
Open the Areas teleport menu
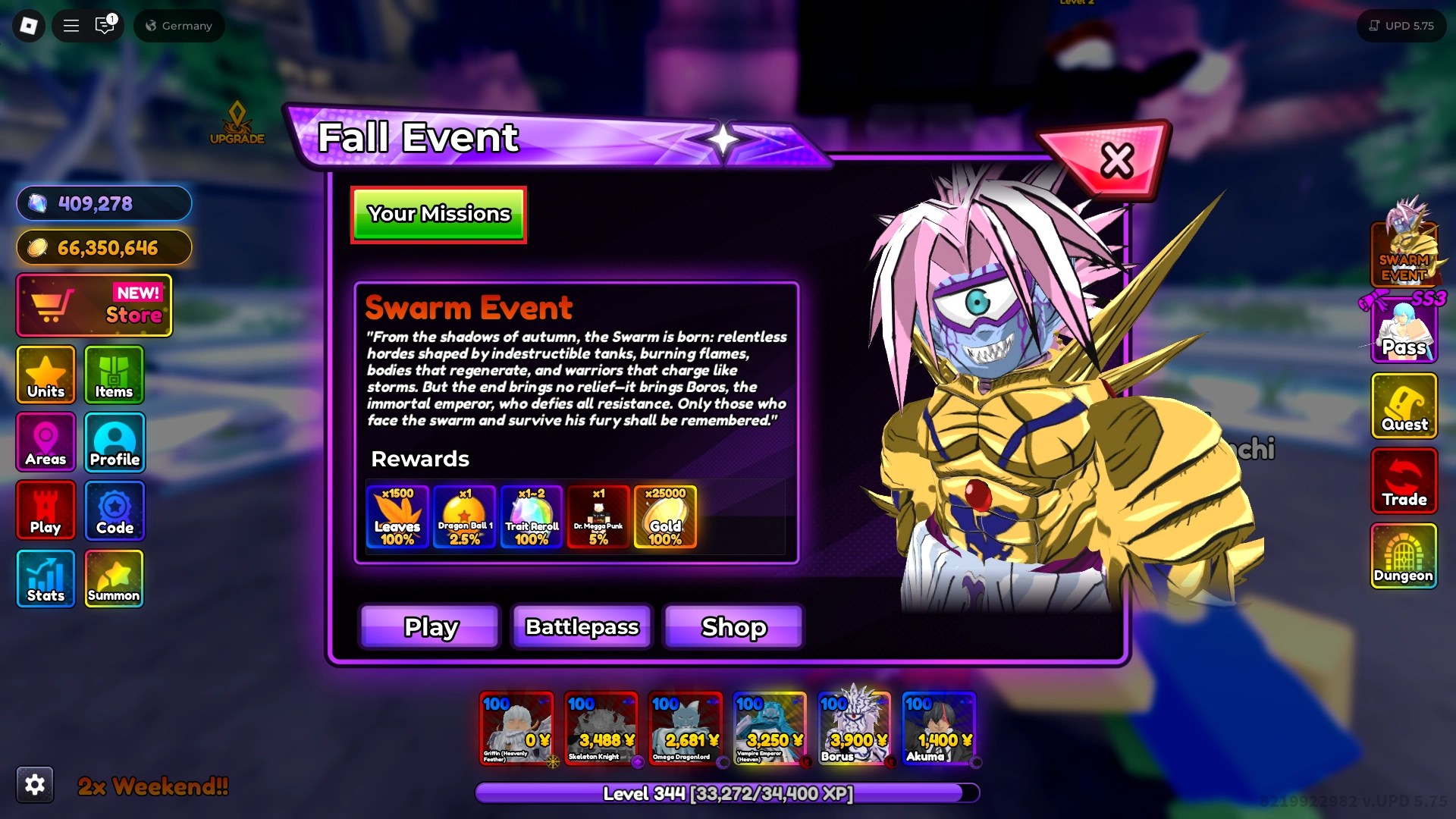point(45,442)
